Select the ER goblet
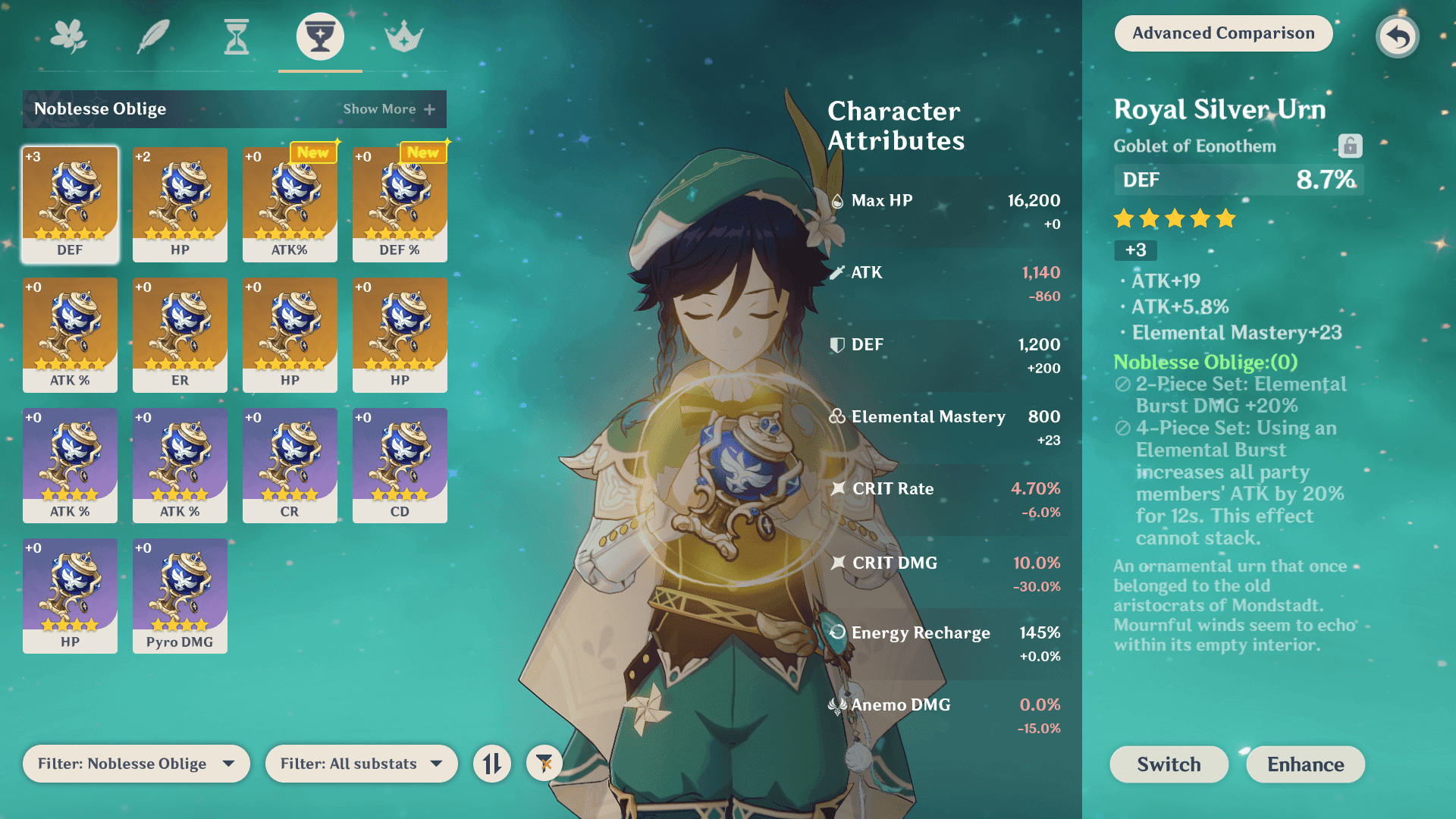1456x819 pixels. click(180, 334)
